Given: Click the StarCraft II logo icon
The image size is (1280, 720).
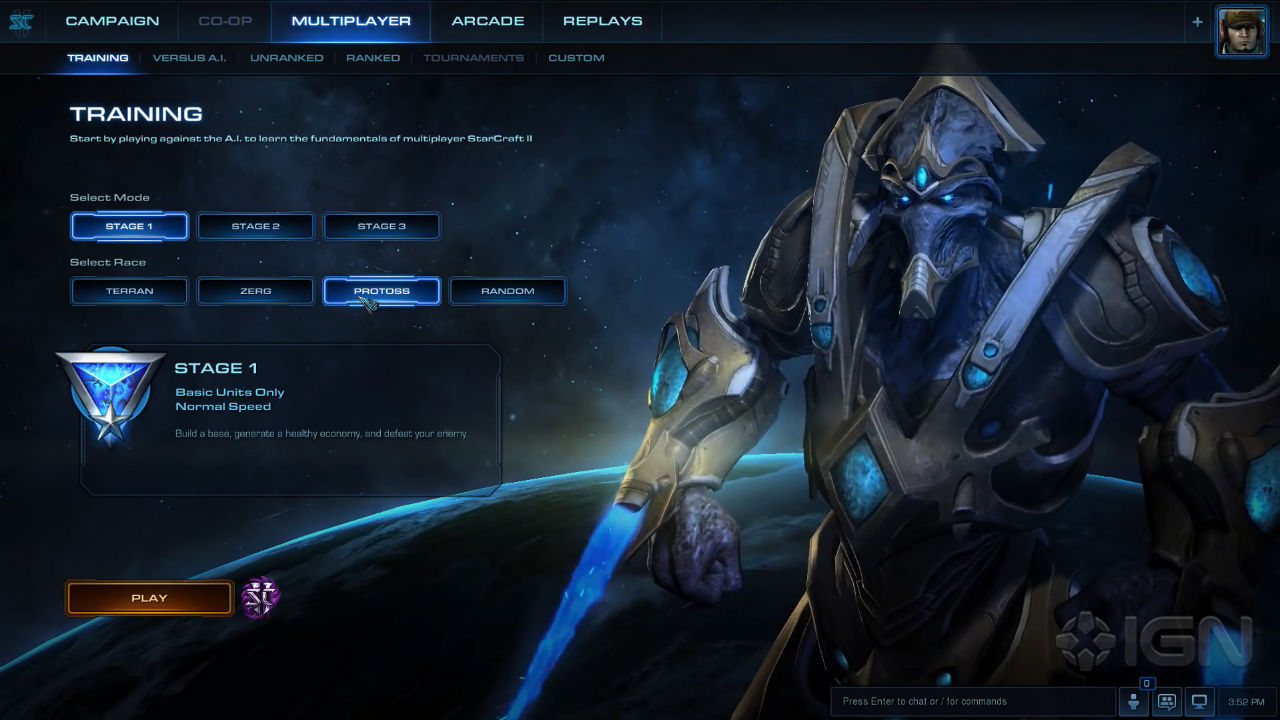Looking at the screenshot, I should pos(20,22).
